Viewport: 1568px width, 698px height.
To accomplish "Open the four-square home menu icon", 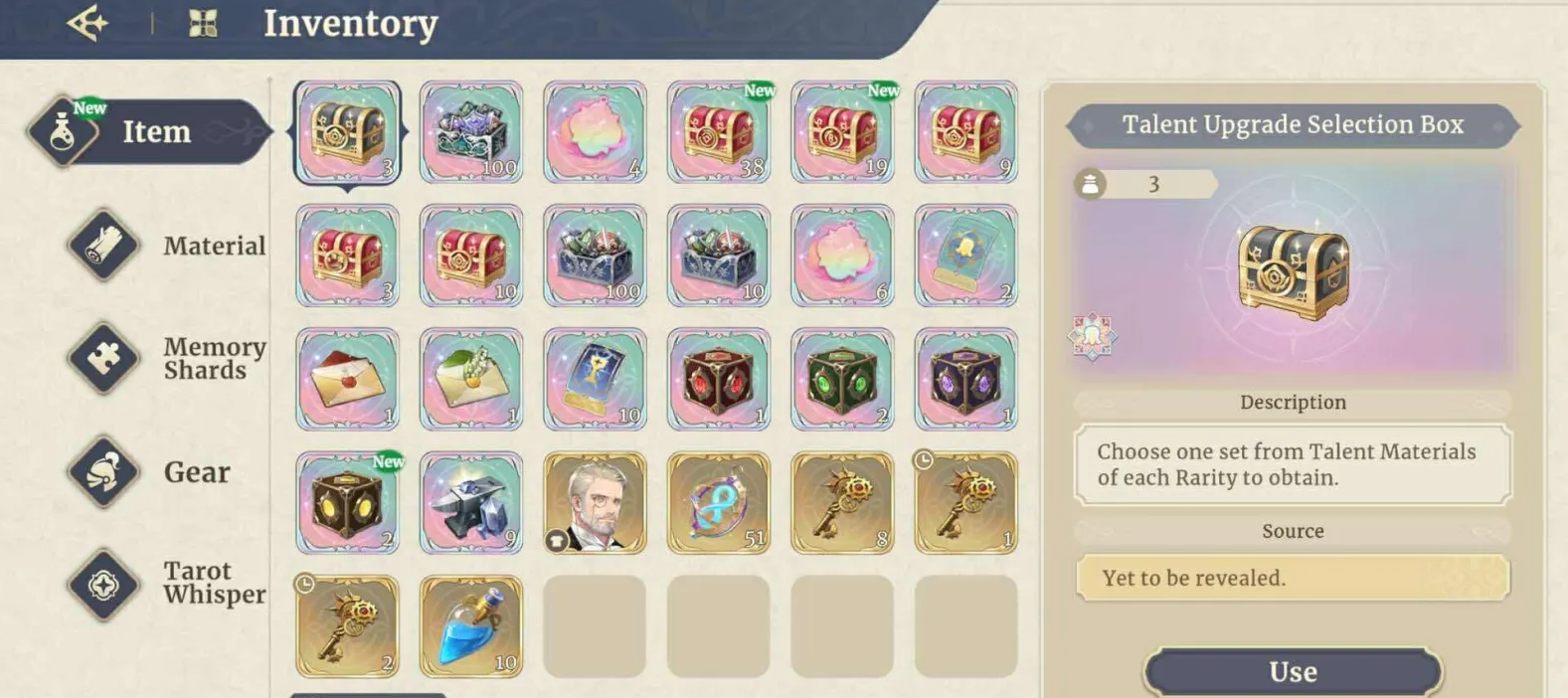I will click(x=203, y=24).
